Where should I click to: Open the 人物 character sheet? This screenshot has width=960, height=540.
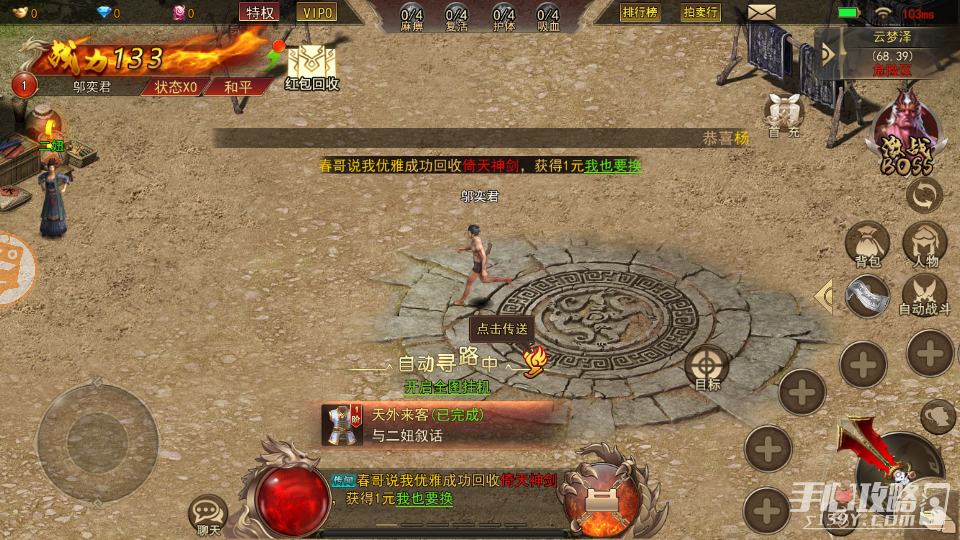click(x=925, y=246)
